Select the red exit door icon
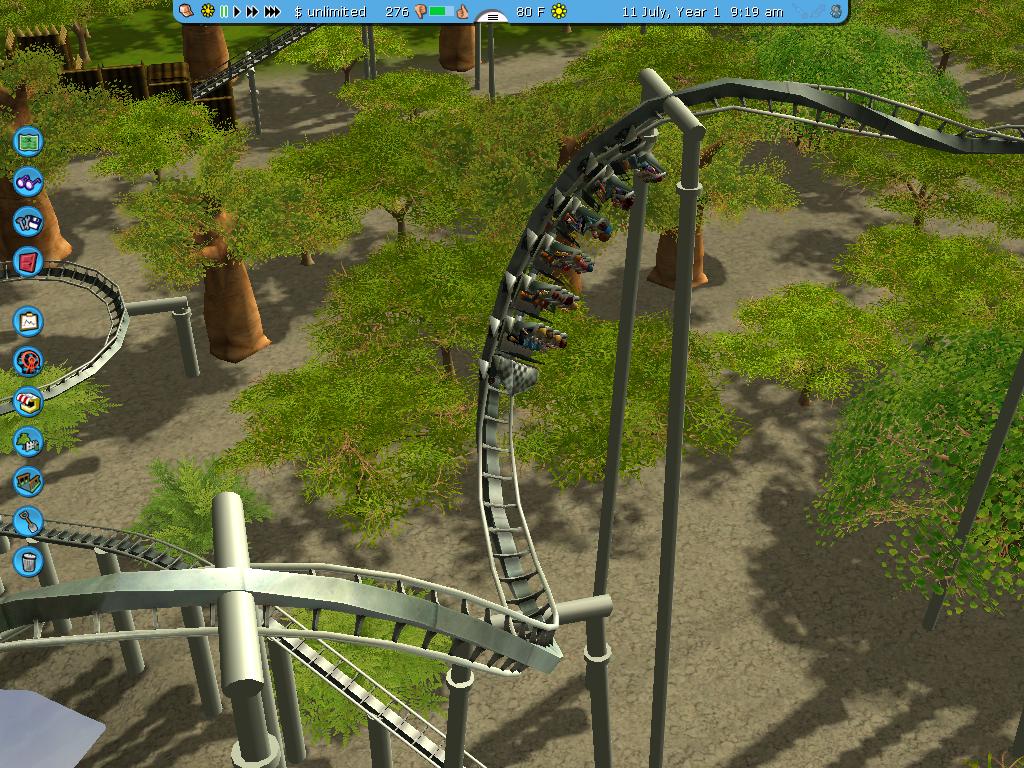The image size is (1024, 768). point(29,263)
